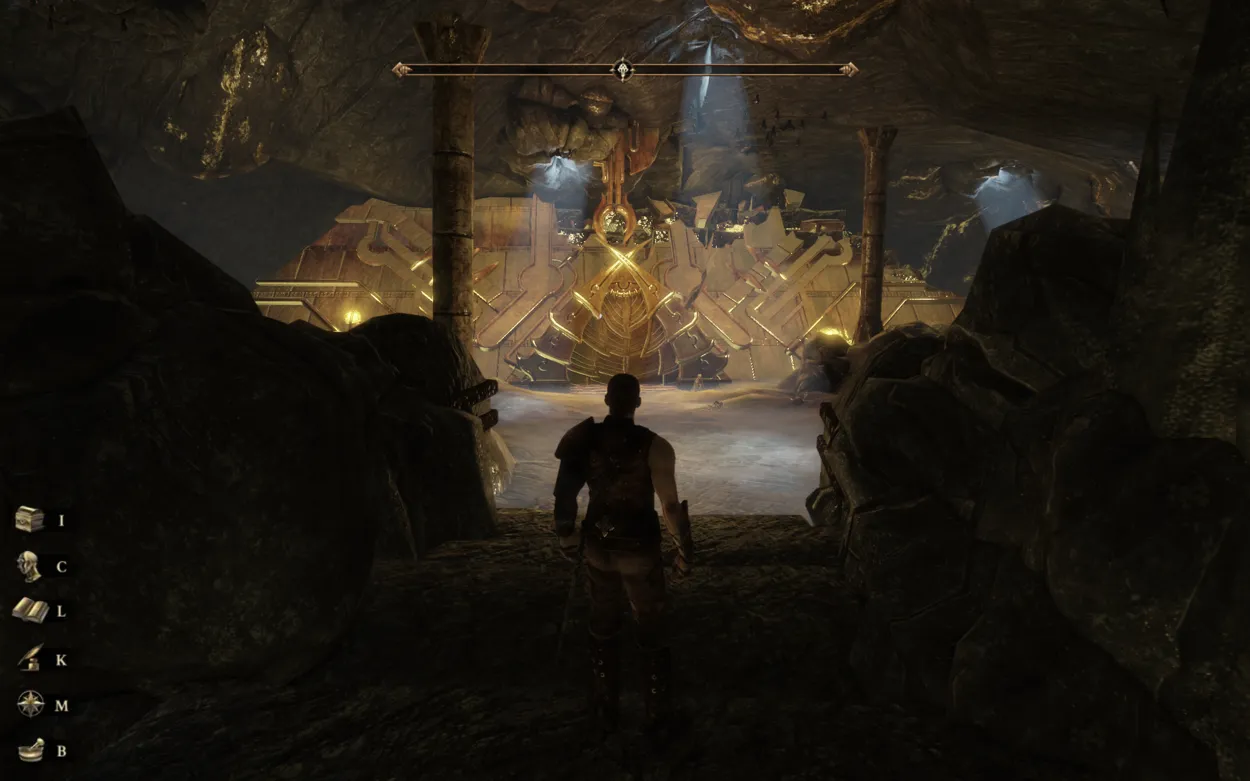Open the map compass rose icon
Image resolution: width=1250 pixels, height=781 pixels.
pyautogui.click(x=30, y=704)
